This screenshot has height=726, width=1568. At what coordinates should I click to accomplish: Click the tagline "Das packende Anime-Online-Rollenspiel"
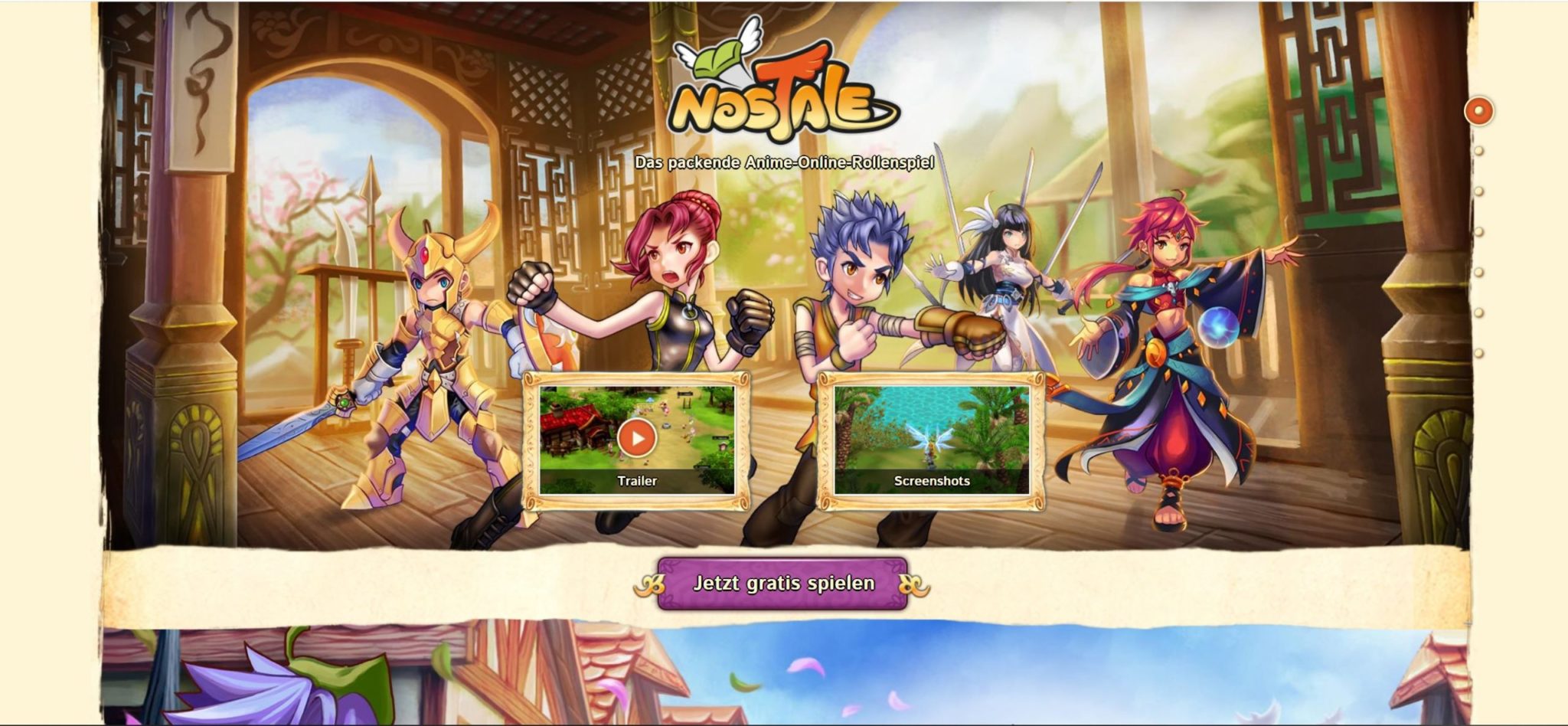click(x=786, y=162)
